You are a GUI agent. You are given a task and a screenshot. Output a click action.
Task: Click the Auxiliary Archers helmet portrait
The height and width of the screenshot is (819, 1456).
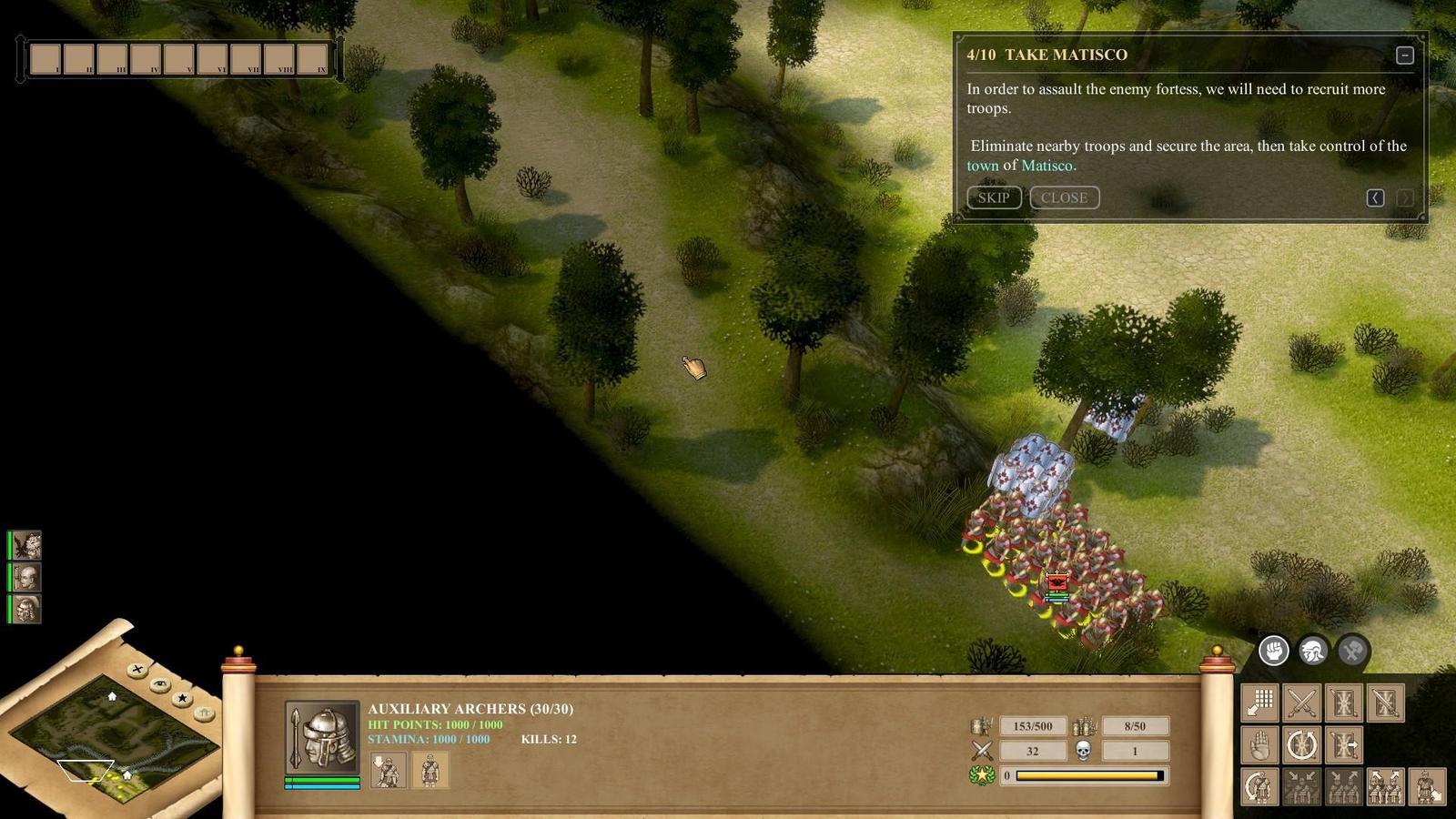(x=322, y=737)
